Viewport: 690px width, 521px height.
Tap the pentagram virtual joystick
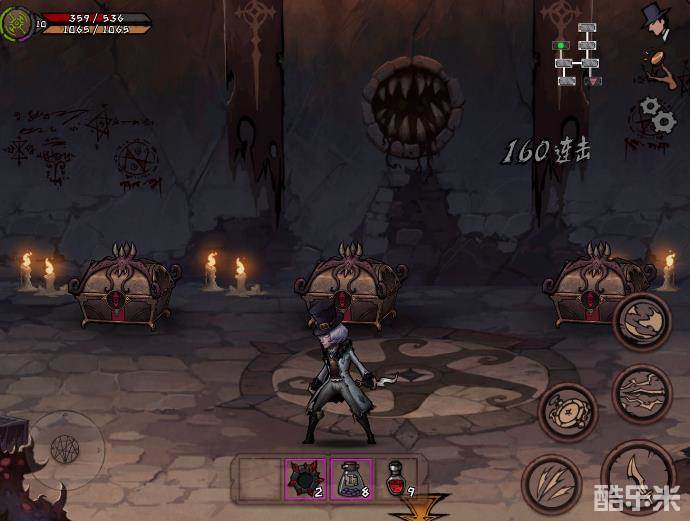64,447
